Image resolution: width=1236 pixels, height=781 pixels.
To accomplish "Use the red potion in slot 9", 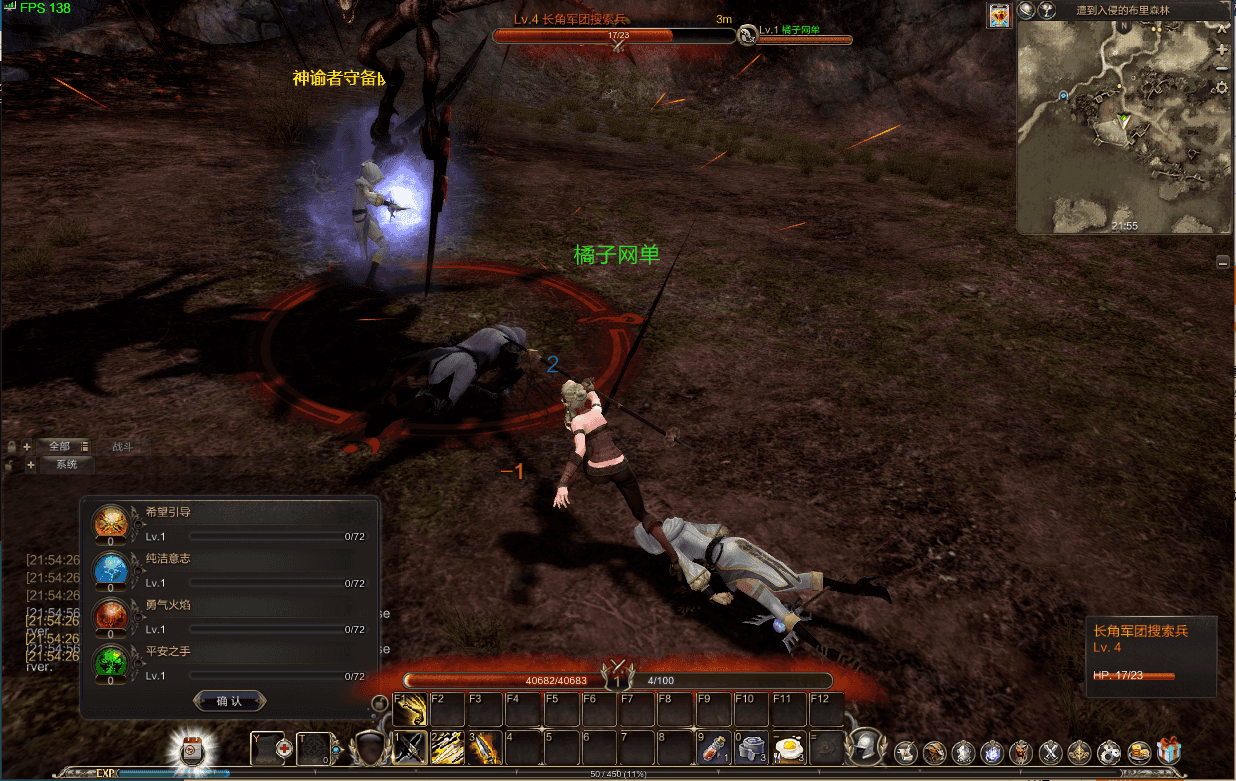I will pos(712,748).
